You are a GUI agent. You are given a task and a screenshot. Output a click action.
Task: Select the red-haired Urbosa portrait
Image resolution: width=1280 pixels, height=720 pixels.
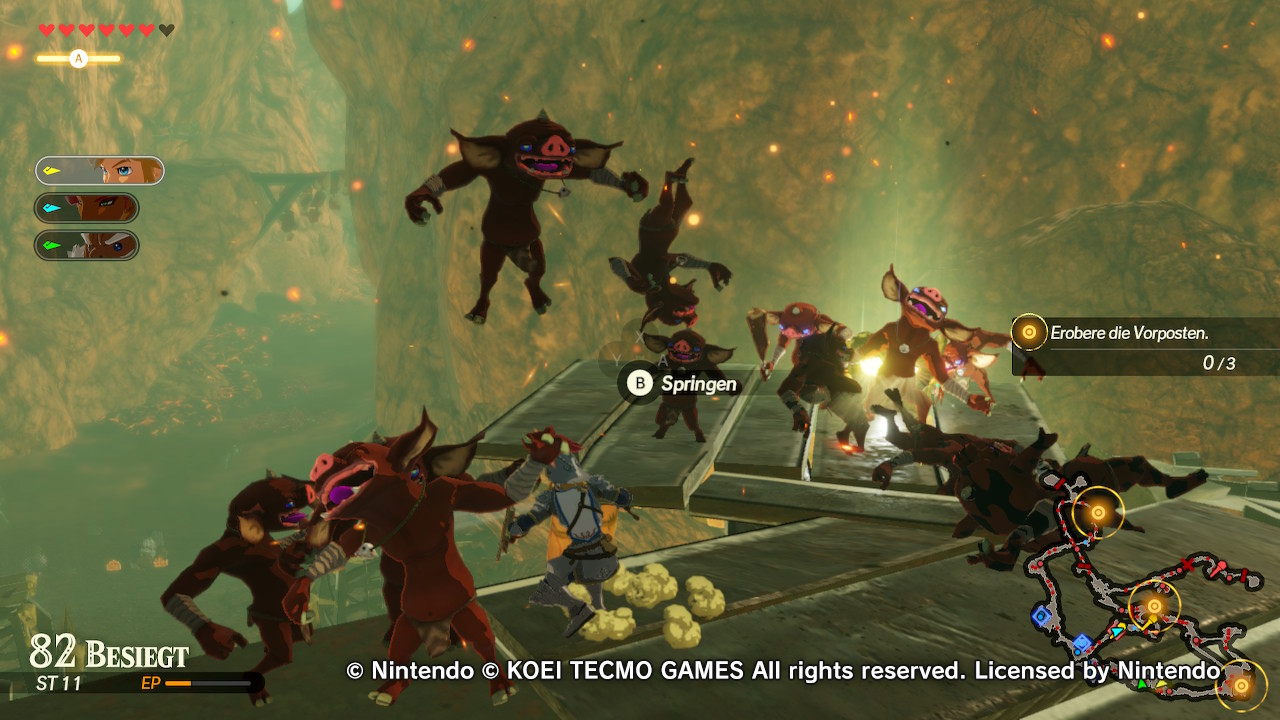(x=87, y=208)
